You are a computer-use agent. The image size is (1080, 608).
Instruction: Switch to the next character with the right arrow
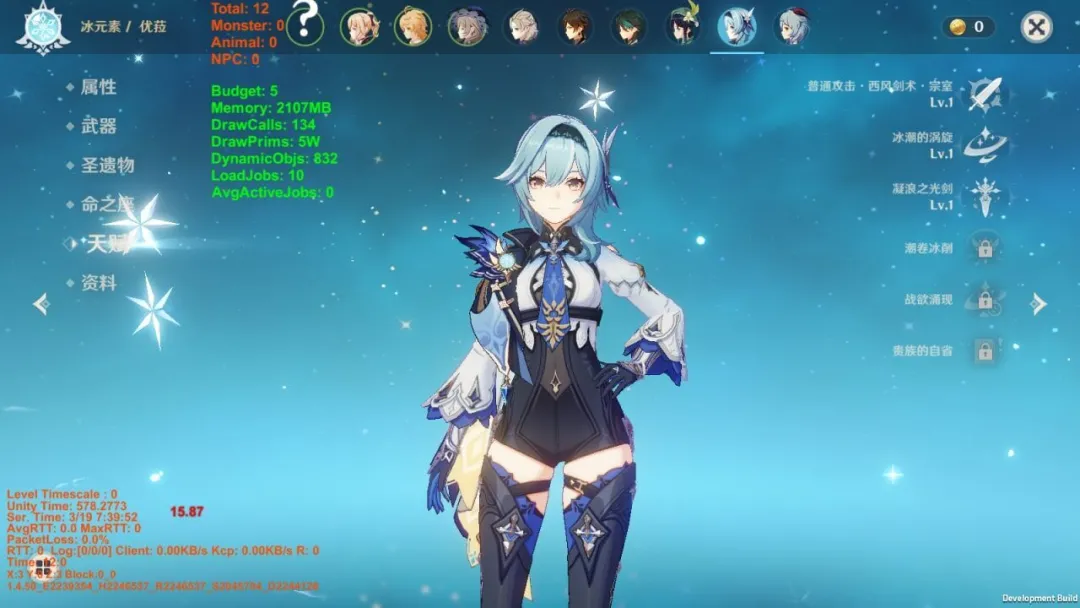point(1039,304)
